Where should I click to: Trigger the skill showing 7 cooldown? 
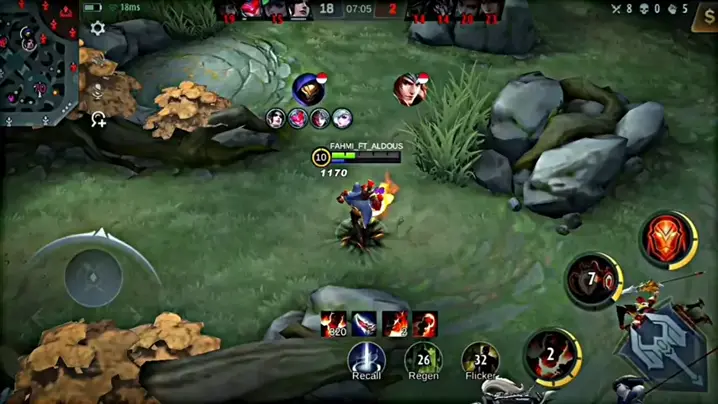592,281
